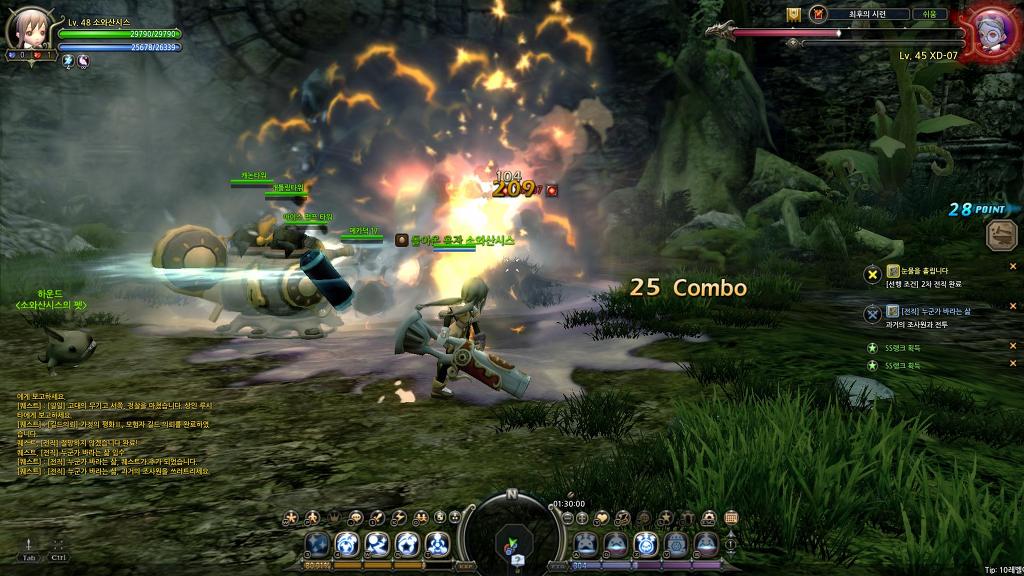
Task: Click the 쉬움 difficulty label
Action: point(929,14)
